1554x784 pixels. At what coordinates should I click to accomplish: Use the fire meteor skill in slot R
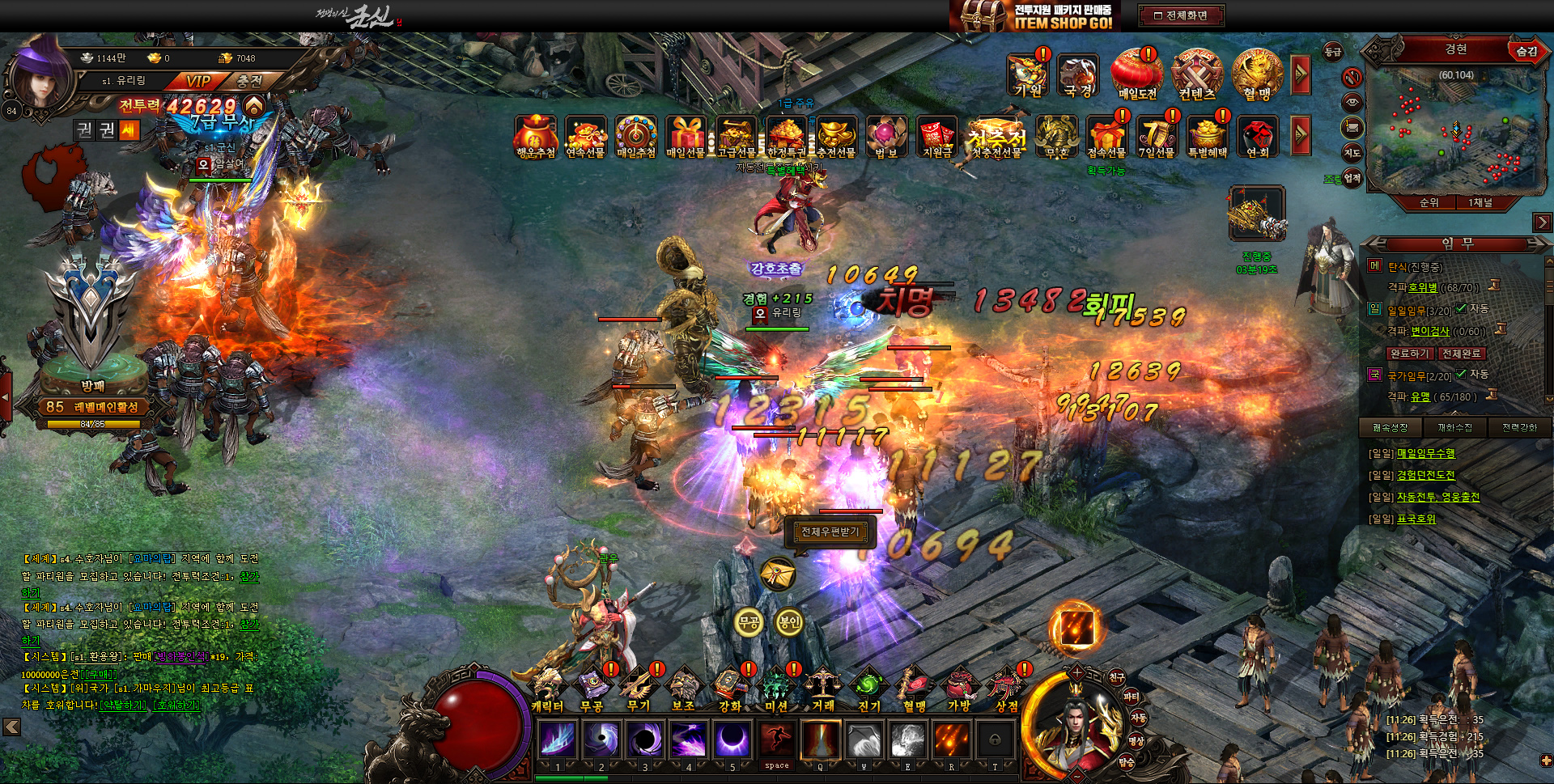point(951,740)
